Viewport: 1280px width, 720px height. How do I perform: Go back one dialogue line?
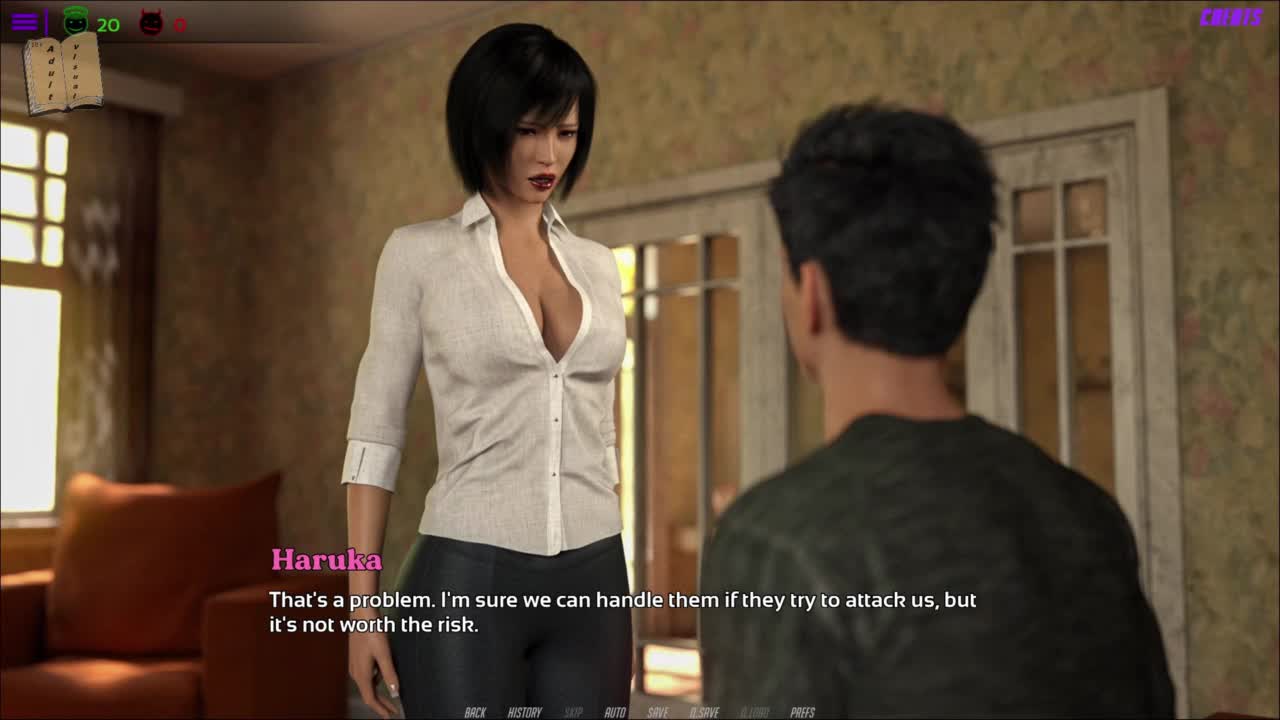[475, 712]
